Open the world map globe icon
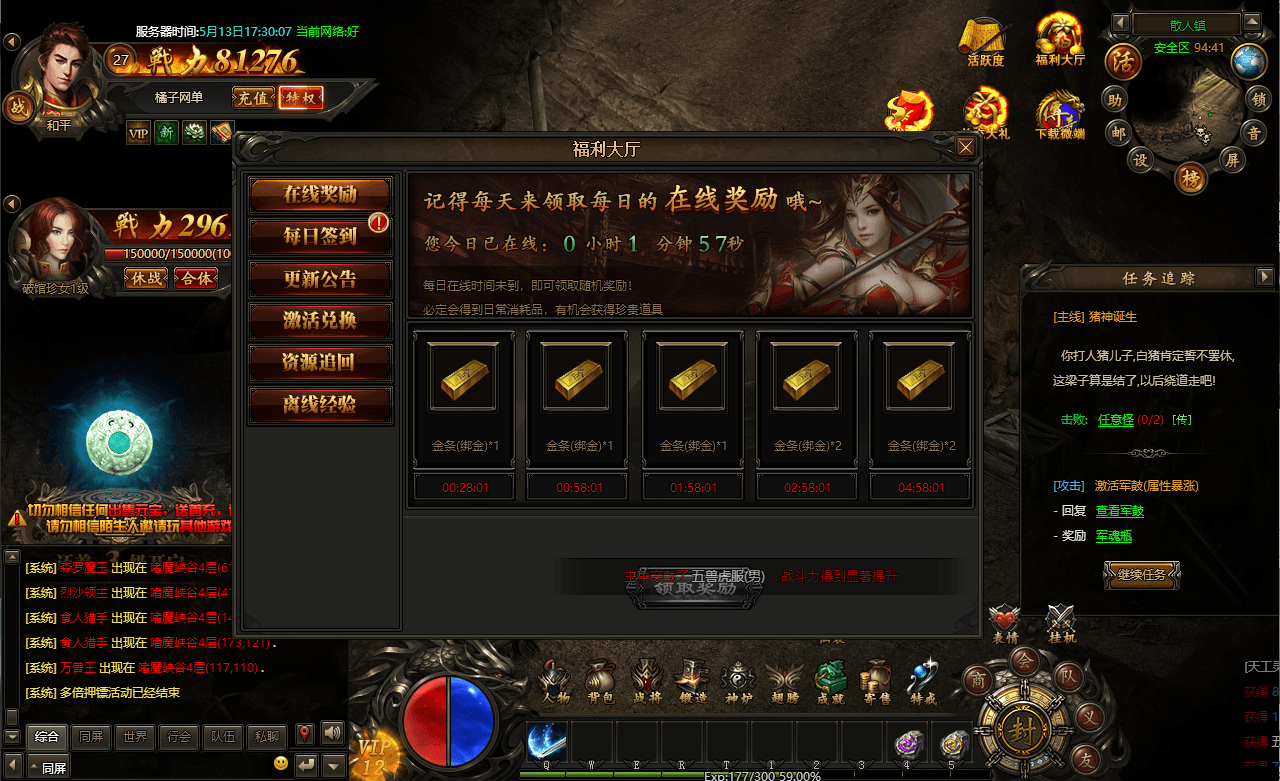This screenshot has height=781, width=1280. [1248, 62]
